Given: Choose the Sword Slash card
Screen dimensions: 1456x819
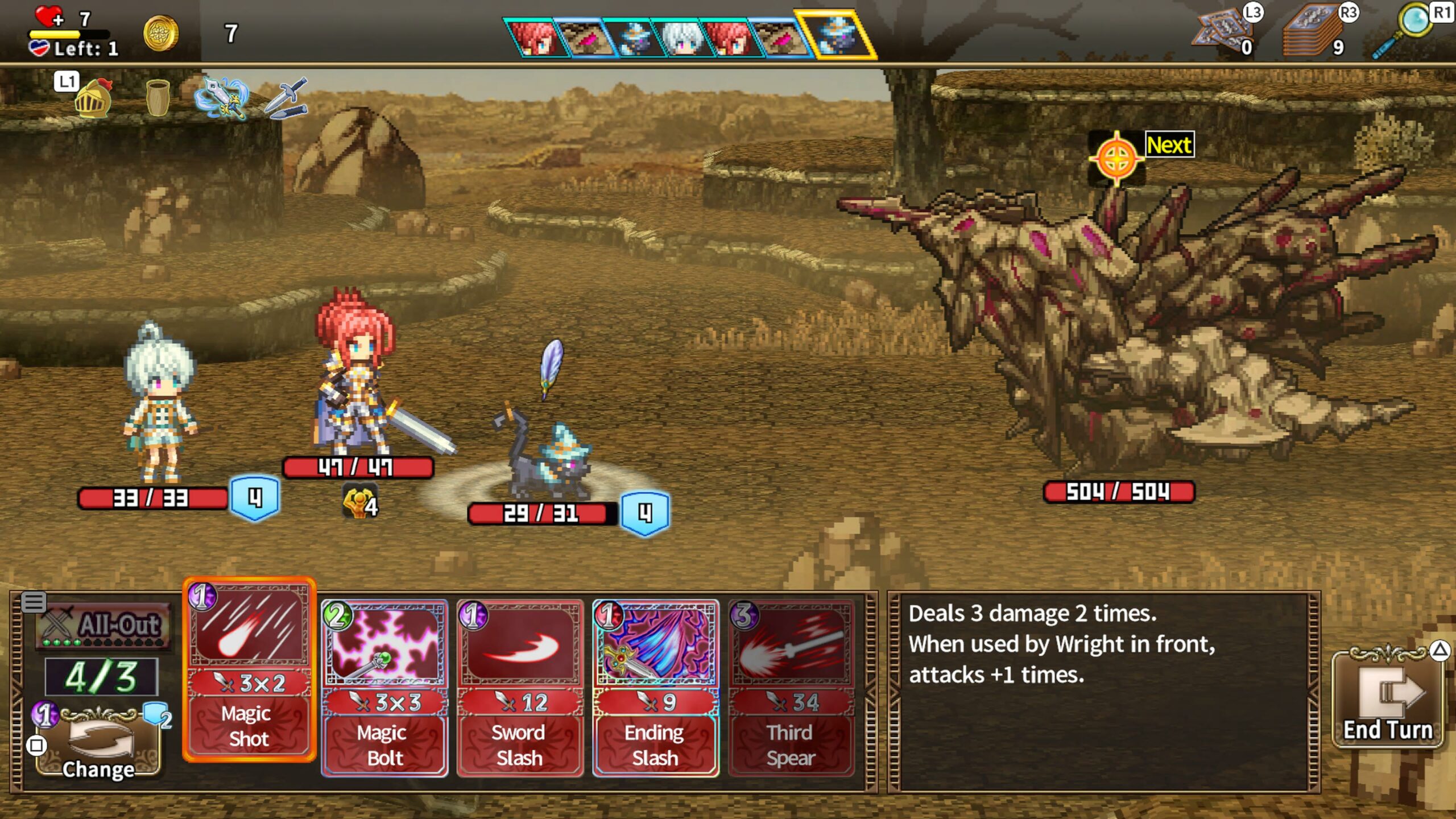Looking at the screenshot, I should point(520,688).
